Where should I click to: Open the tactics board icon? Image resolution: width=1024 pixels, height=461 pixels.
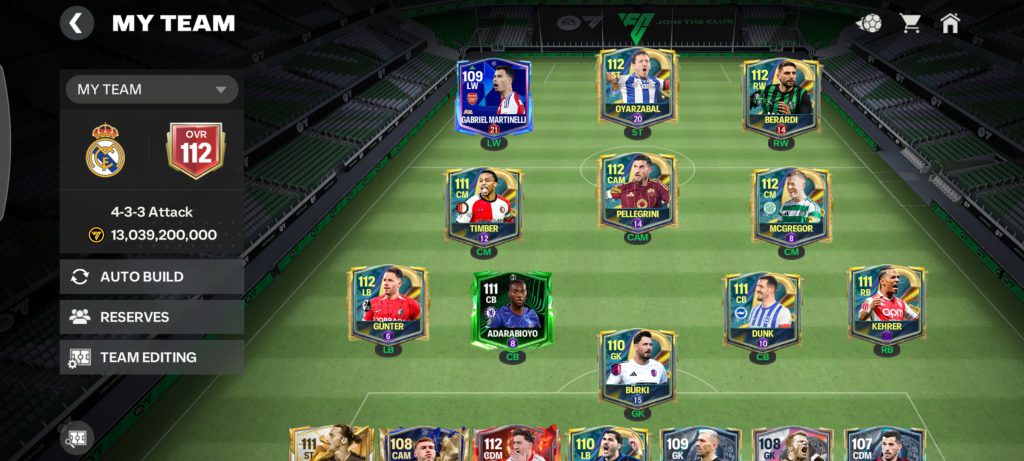(x=77, y=438)
